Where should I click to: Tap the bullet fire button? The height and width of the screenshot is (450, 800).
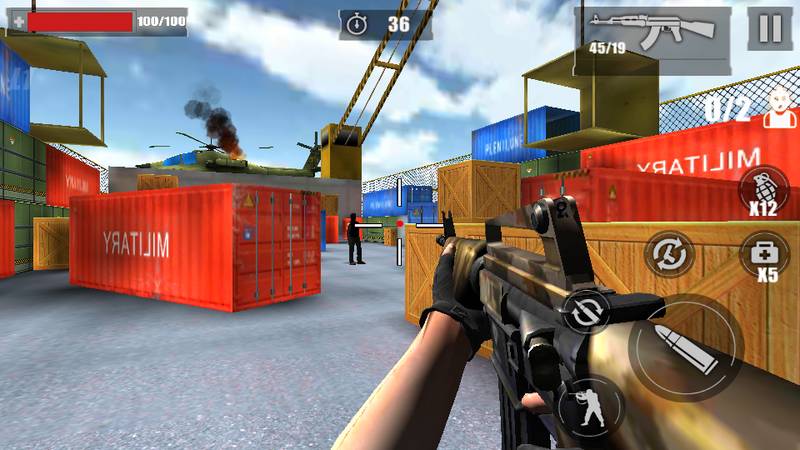point(688,346)
